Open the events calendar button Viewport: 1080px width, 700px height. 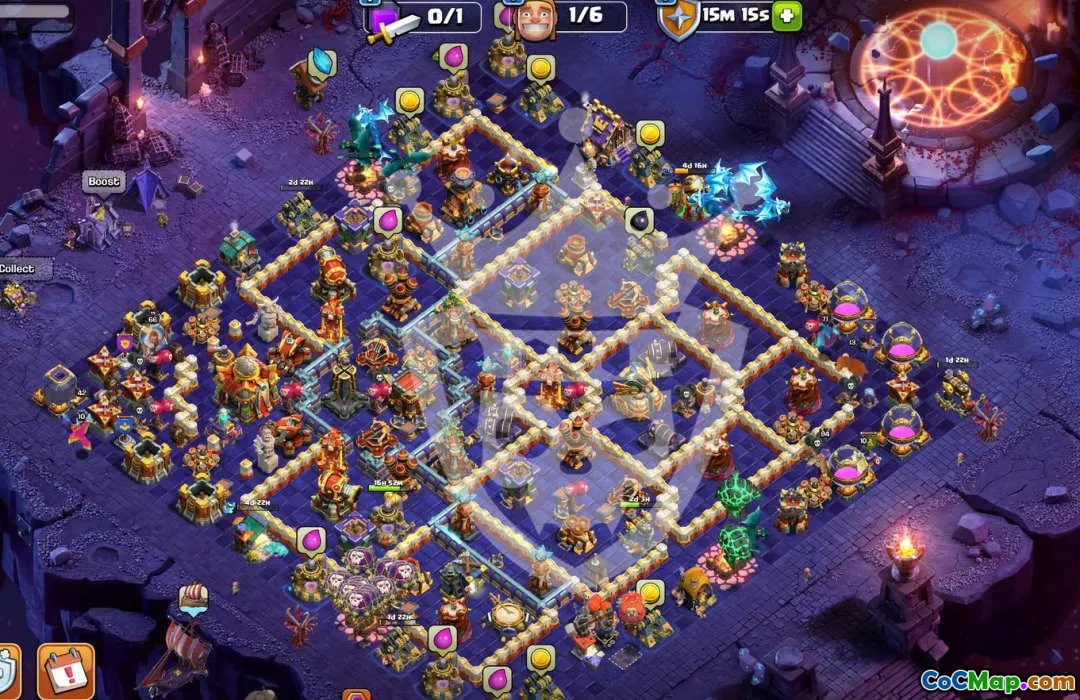tap(66, 669)
